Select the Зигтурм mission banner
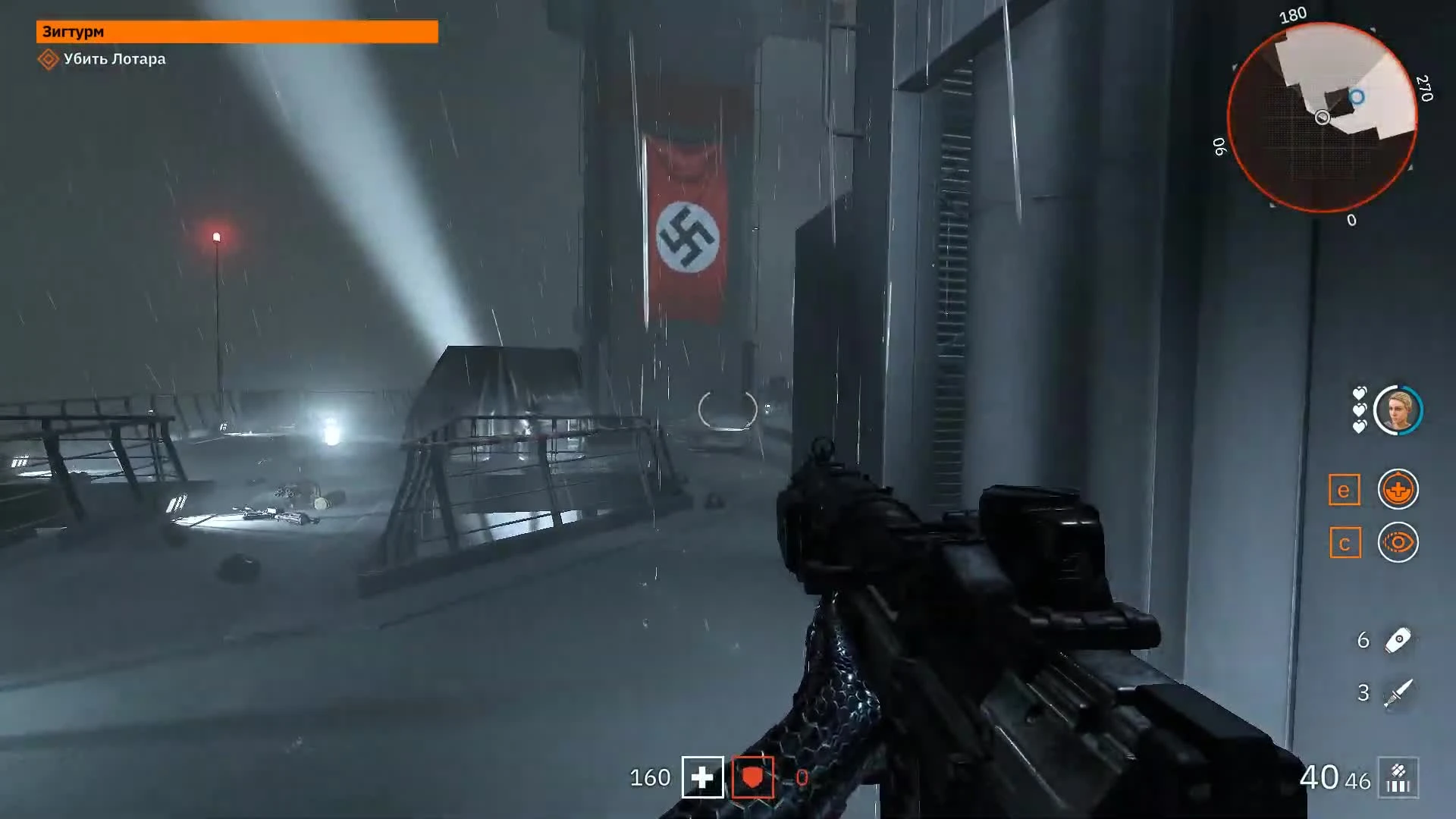Viewport: 1456px width, 819px height. point(235,33)
